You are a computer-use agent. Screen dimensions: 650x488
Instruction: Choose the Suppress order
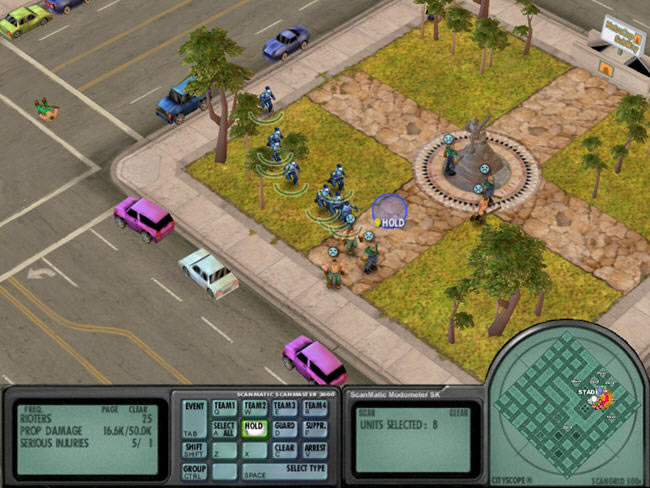coord(315,430)
